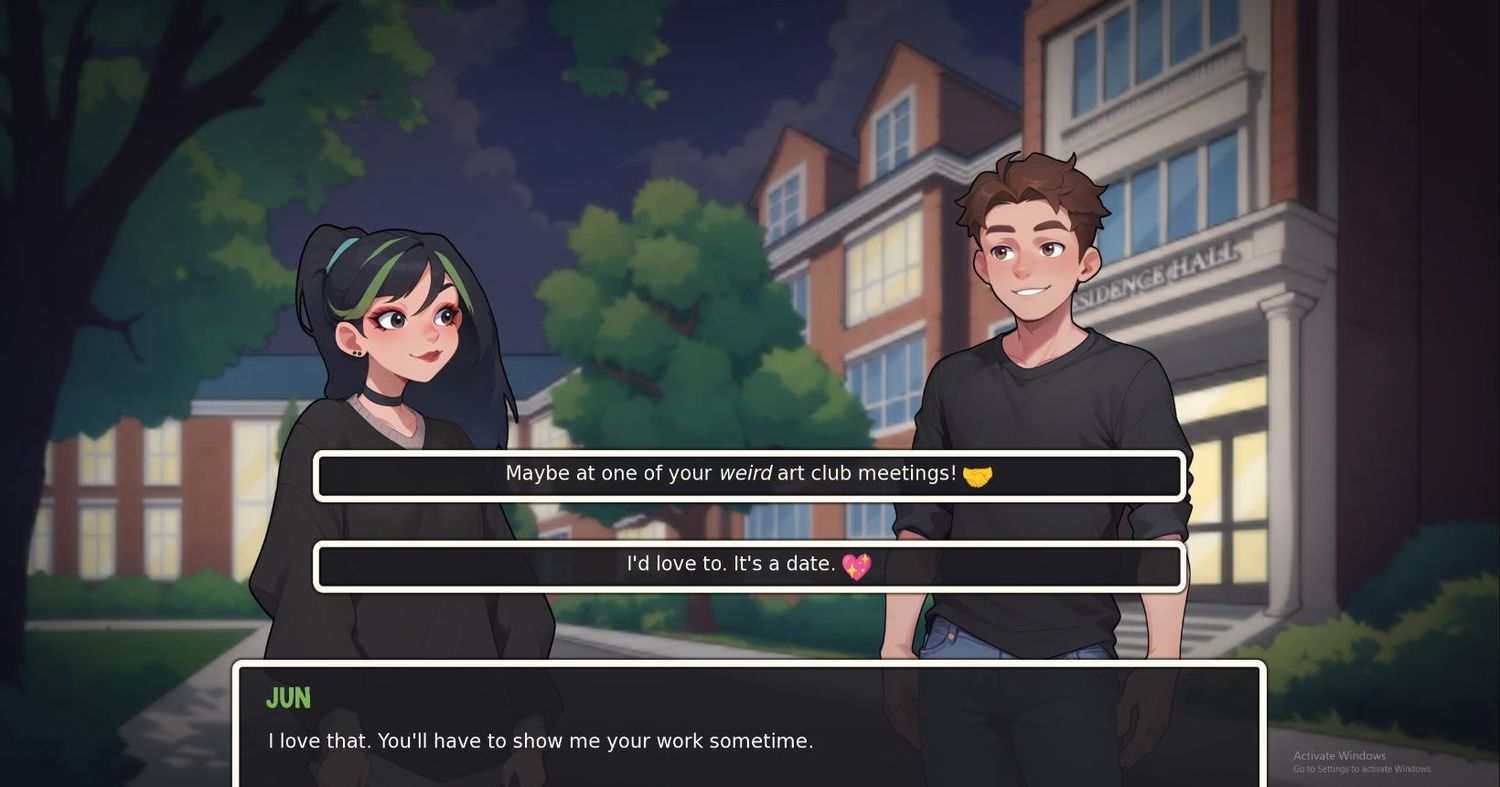This screenshot has height=787, width=1500.
Task: Select "I'd love to. It's a date."
Action: 749,566
